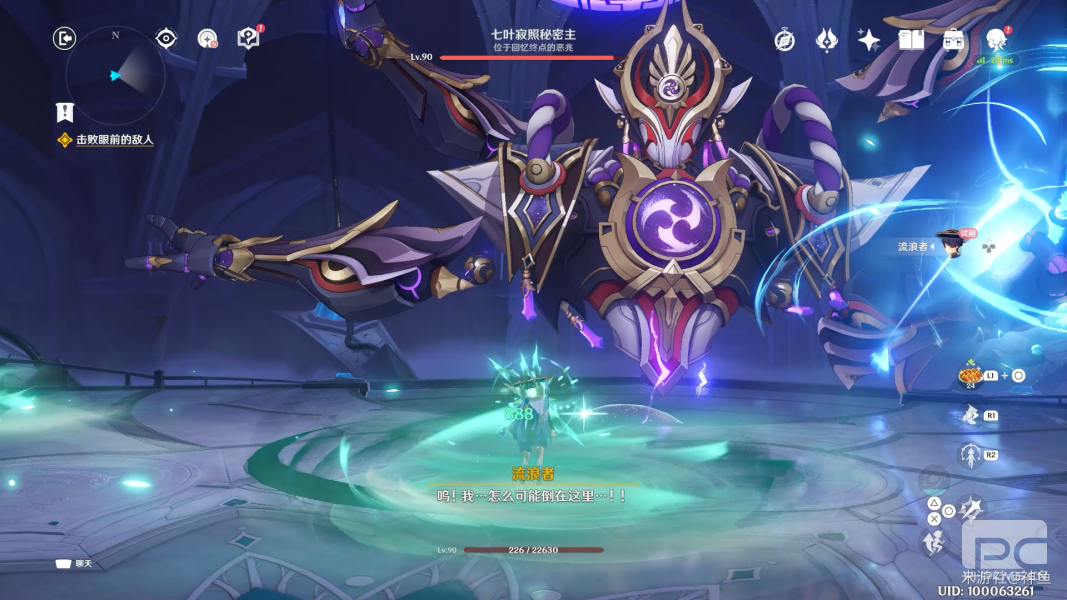Click the exit domain door icon

coord(64,38)
